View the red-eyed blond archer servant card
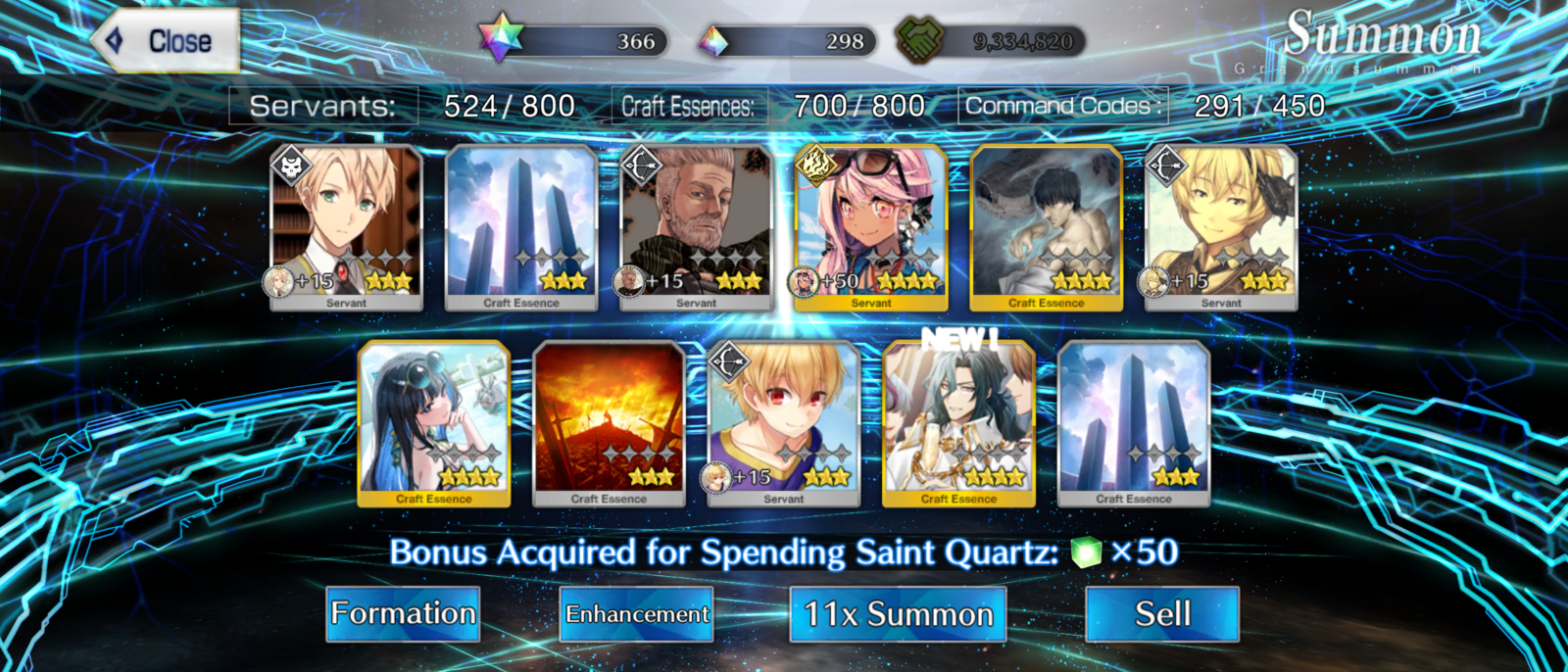Screen dimensions: 1568x672 [783, 423]
